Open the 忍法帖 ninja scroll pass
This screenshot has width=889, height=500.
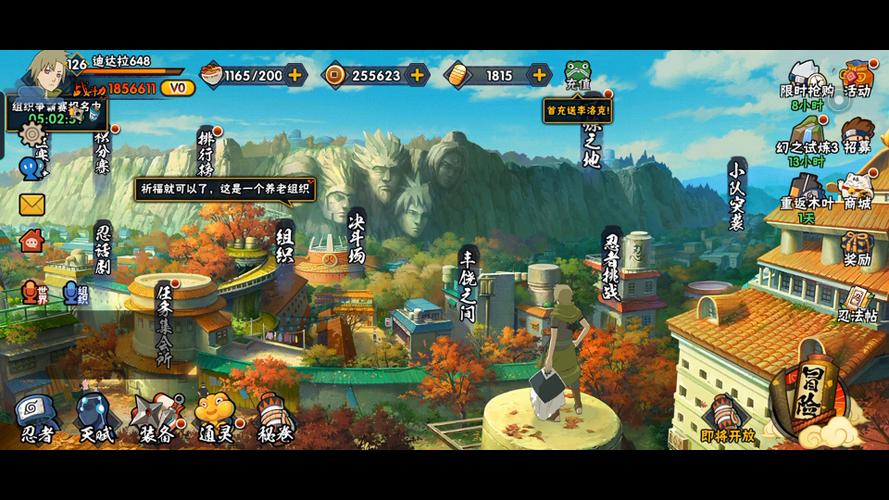[857, 303]
